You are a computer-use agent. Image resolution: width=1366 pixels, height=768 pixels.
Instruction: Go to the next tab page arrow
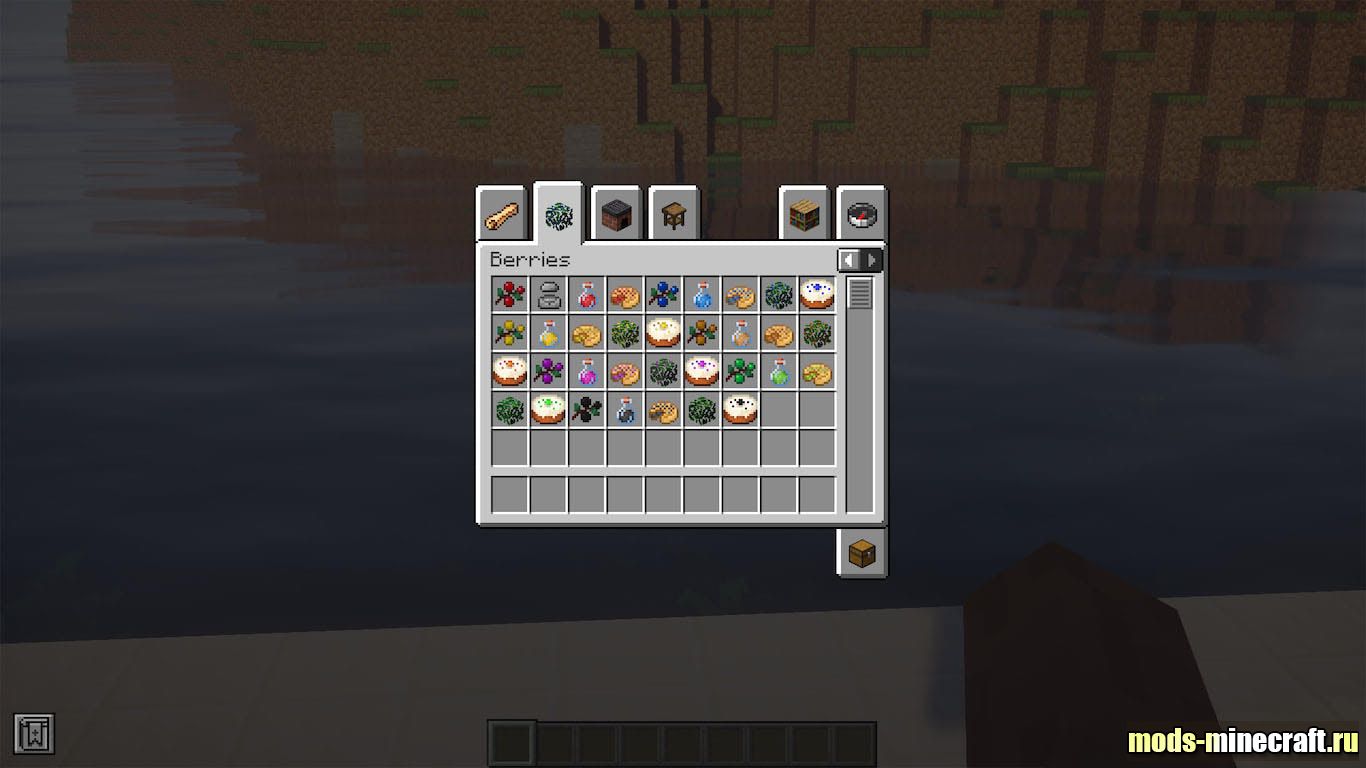pyautogui.click(x=872, y=260)
